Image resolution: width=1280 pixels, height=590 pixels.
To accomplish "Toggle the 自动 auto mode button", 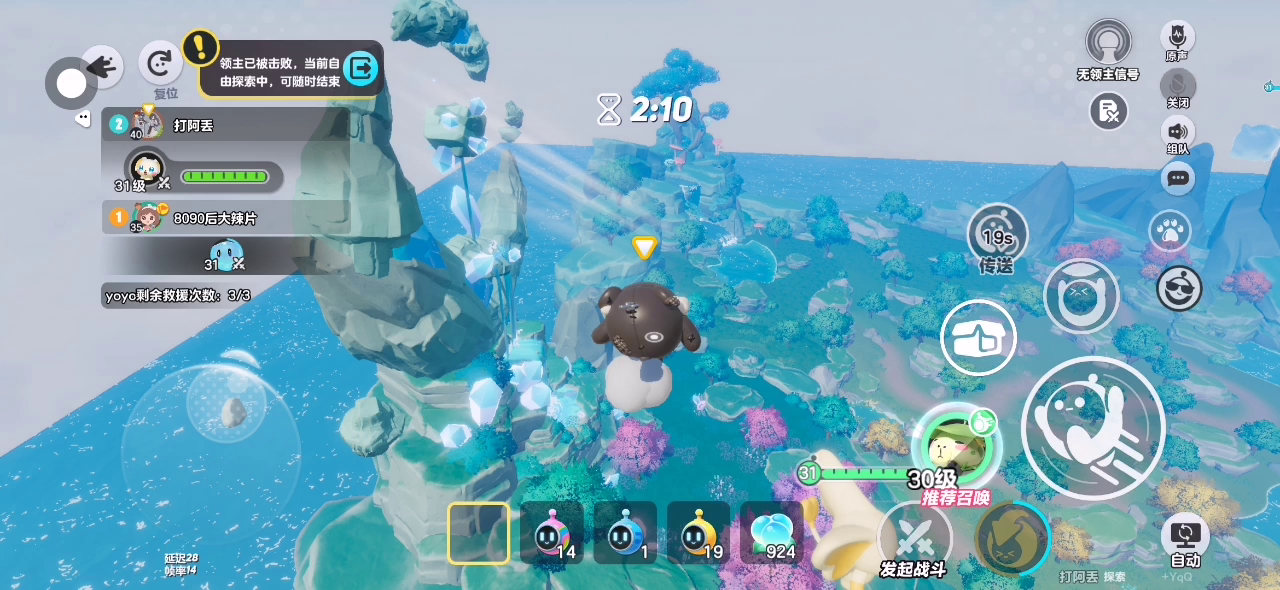I will coord(1185,538).
